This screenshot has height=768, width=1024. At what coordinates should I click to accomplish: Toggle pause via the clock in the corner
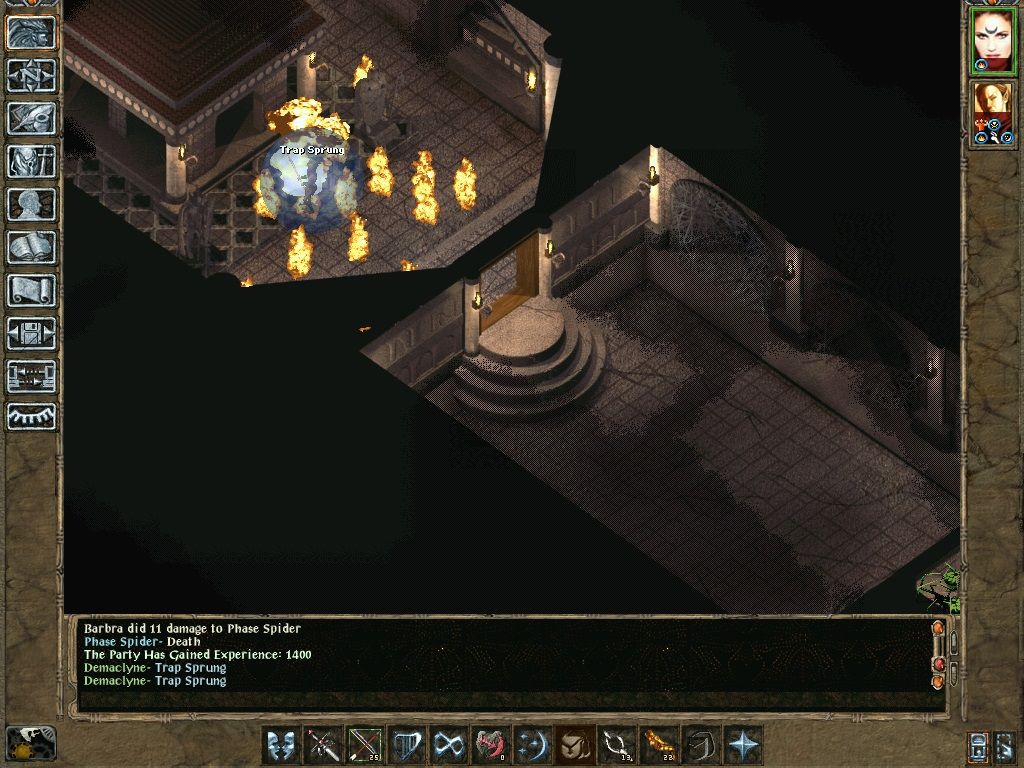[30, 743]
